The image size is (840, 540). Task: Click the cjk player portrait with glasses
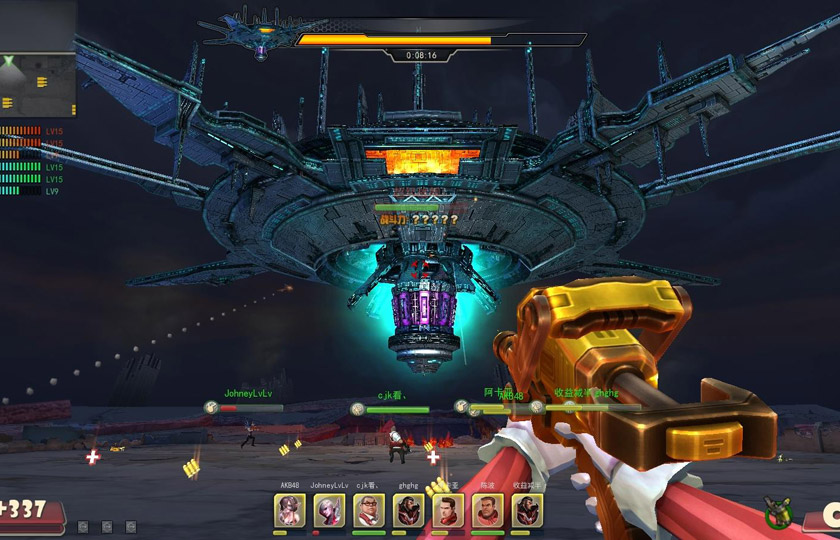coord(368,511)
